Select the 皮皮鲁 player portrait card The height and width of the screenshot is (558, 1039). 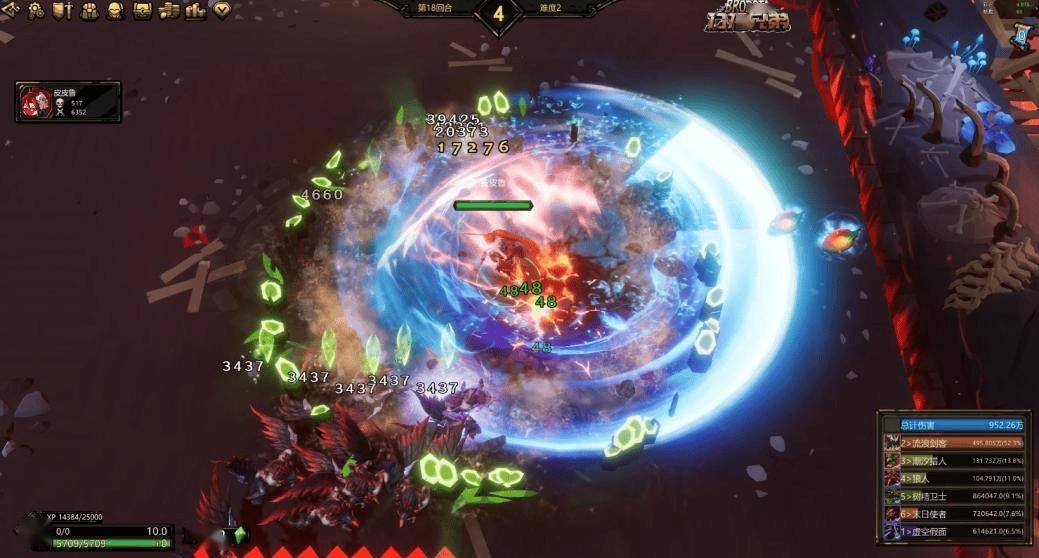tap(68, 102)
